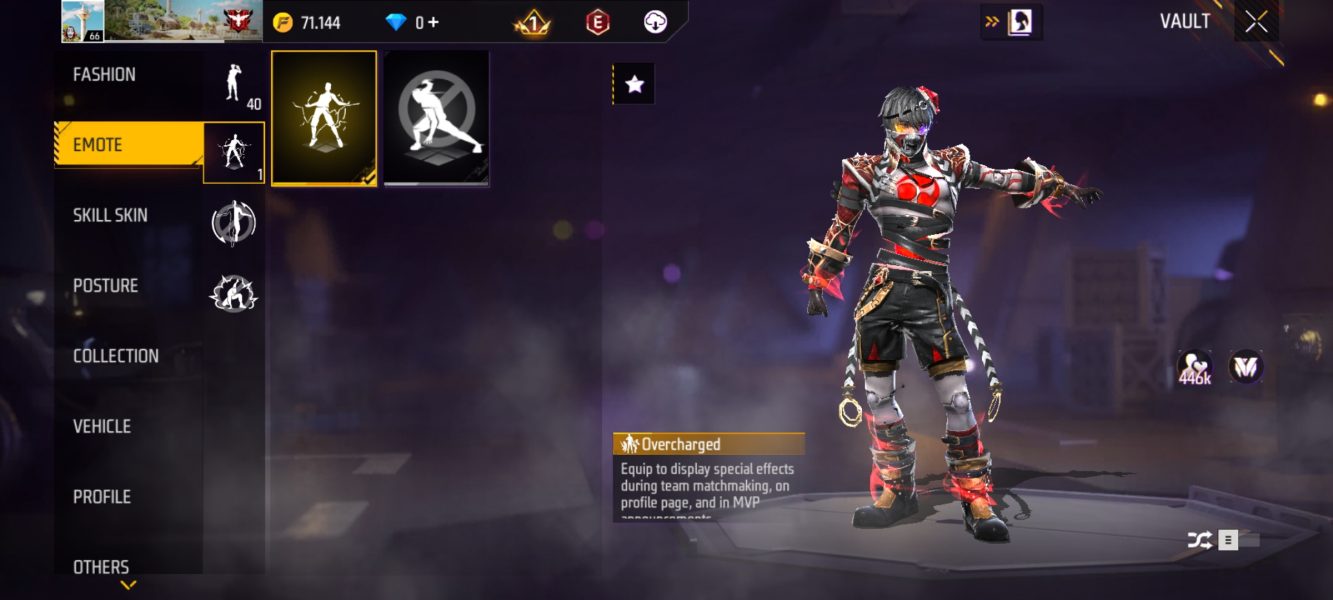Click the red hexagon E icon

pyautogui.click(x=597, y=22)
